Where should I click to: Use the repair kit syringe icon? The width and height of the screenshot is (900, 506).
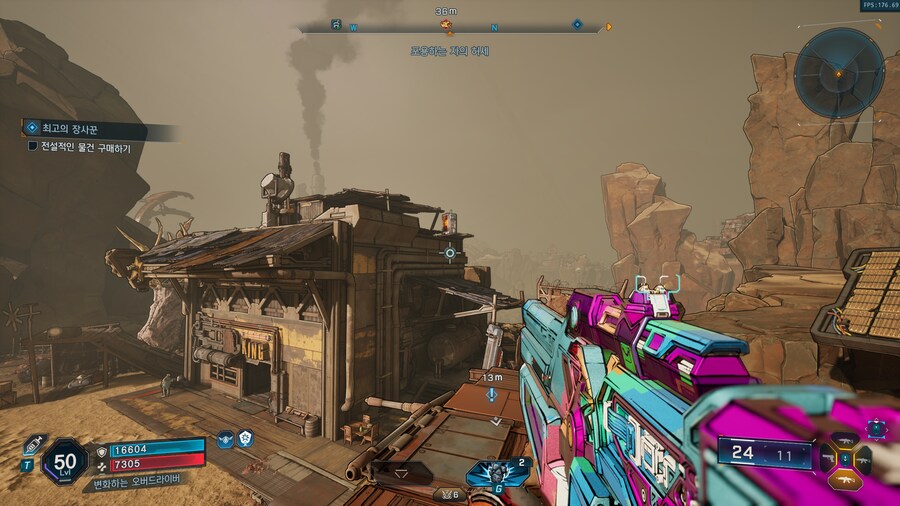pyautogui.click(x=33, y=442)
